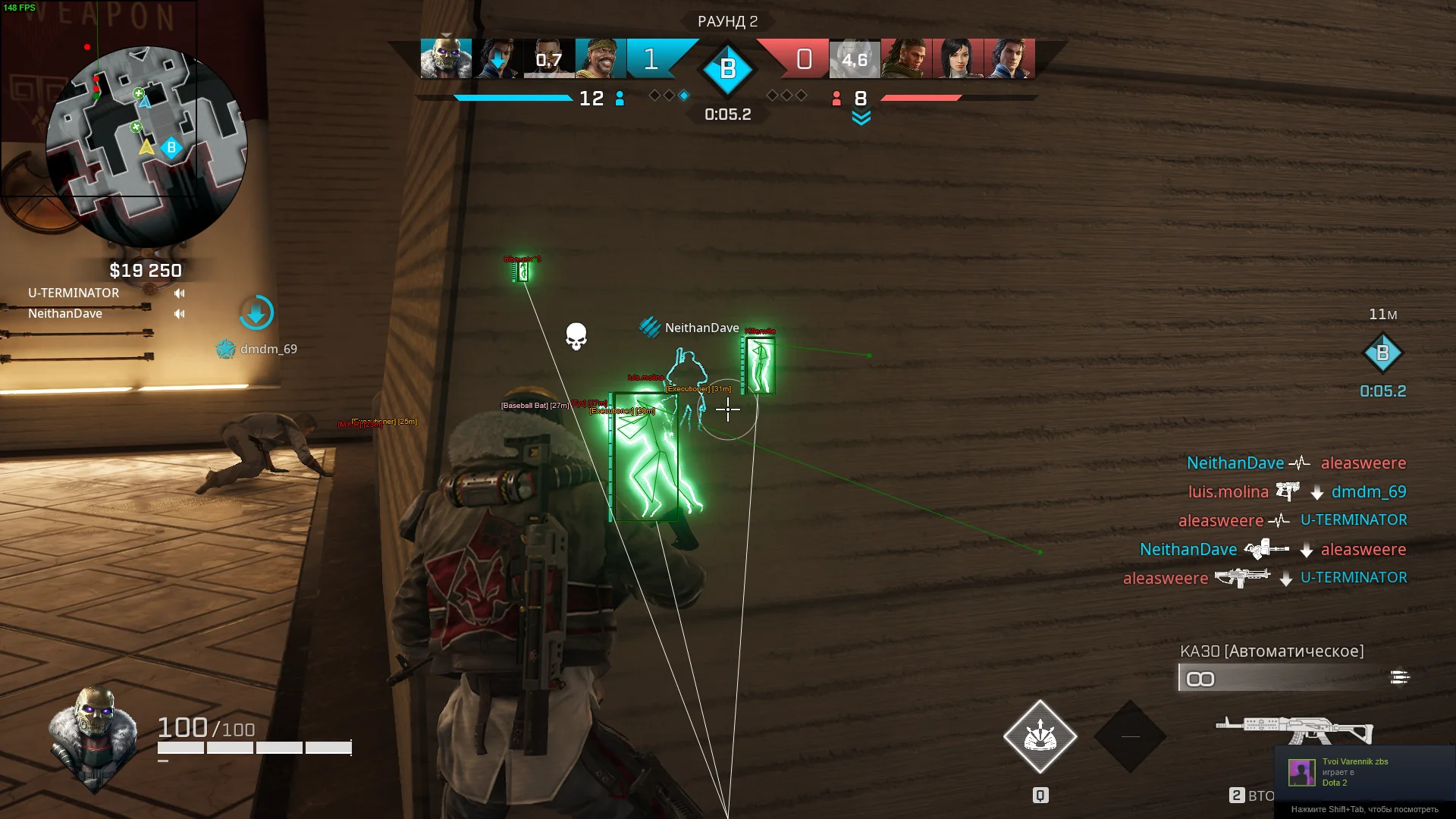The height and width of the screenshot is (819, 1456).
Task: Toggle U-TERMINATOR's voice speaker icon
Action: tap(180, 293)
